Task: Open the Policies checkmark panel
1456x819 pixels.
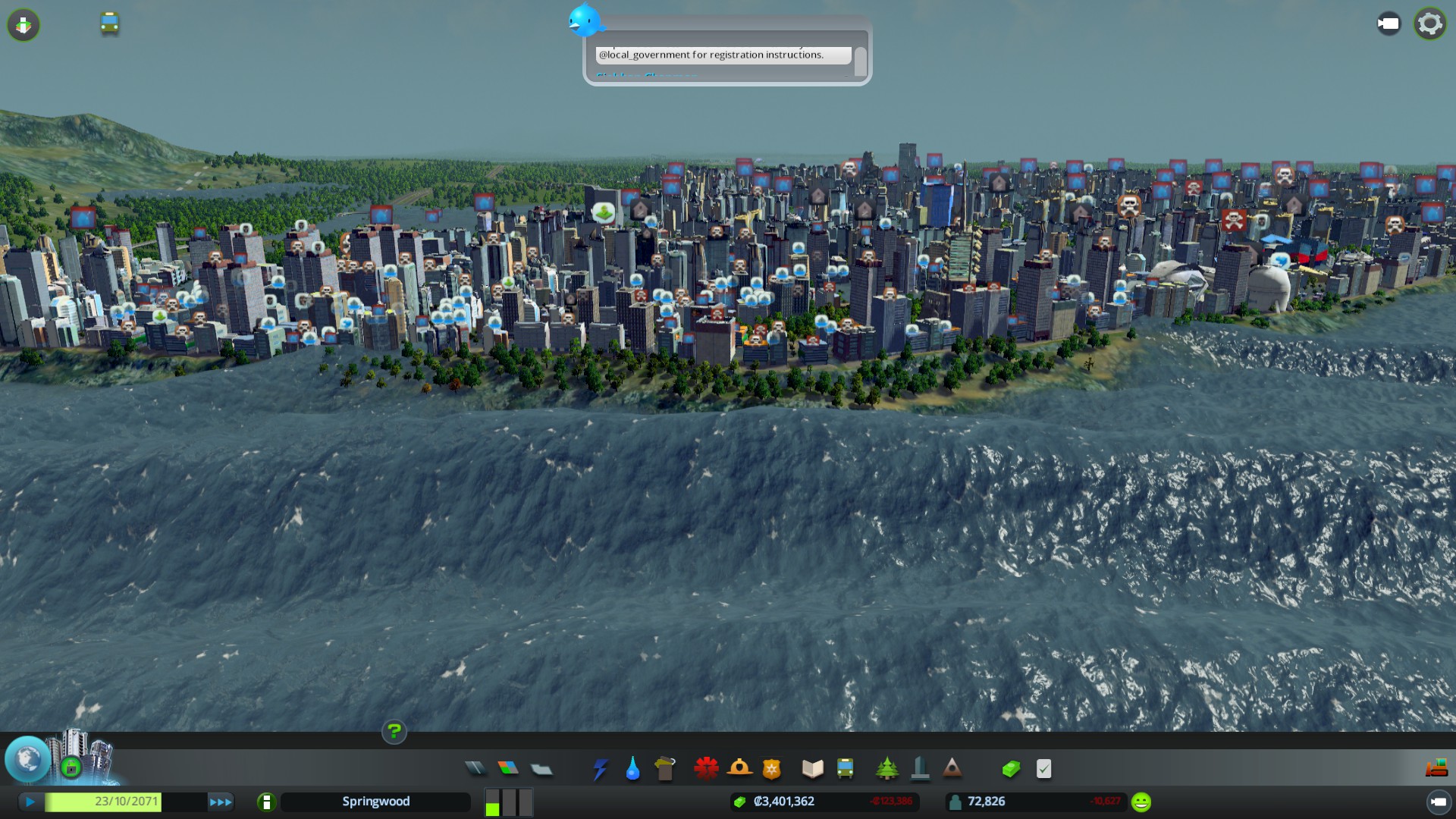Action: pyautogui.click(x=1044, y=769)
